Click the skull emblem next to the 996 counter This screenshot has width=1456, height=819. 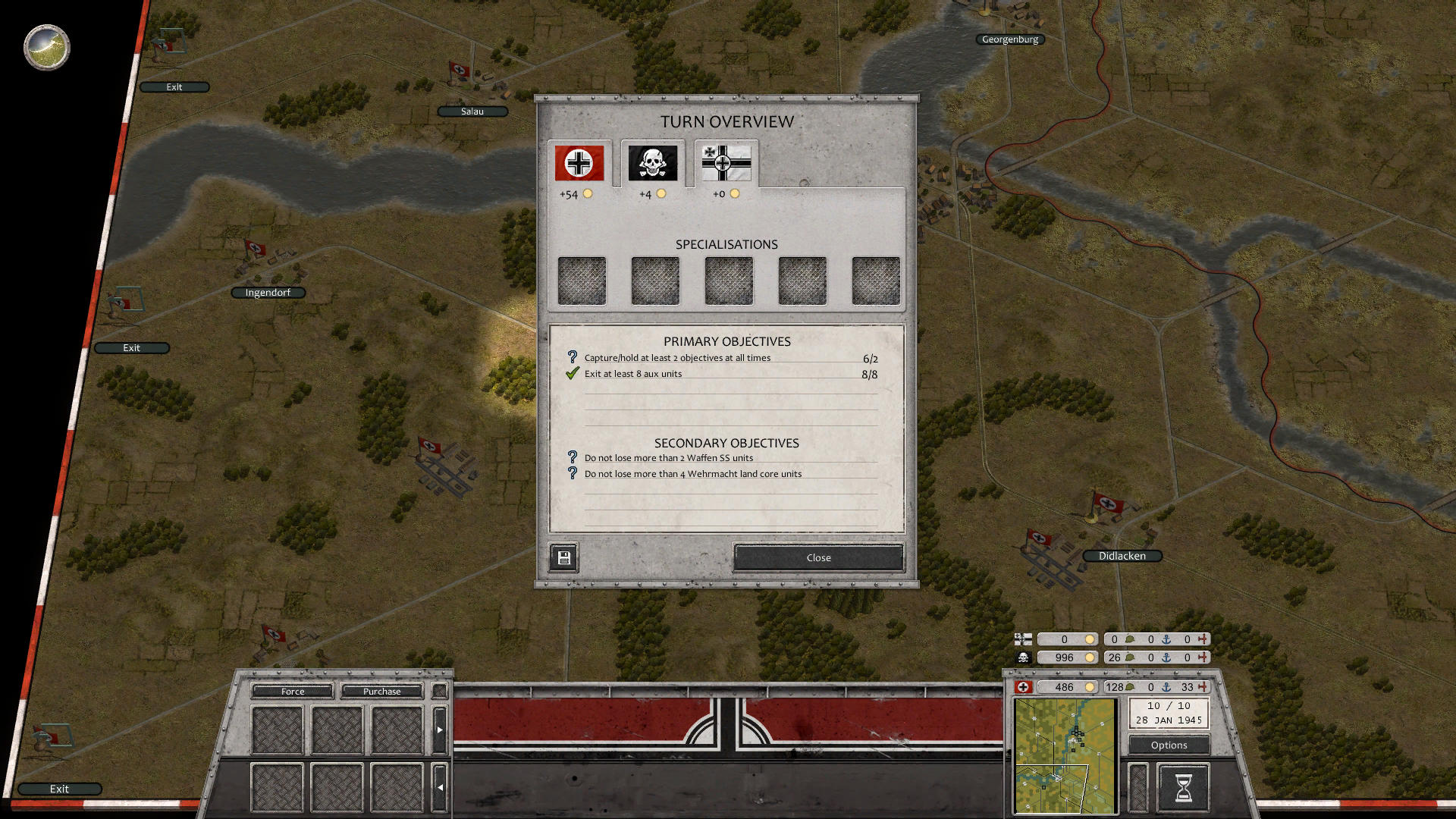click(1022, 657)
